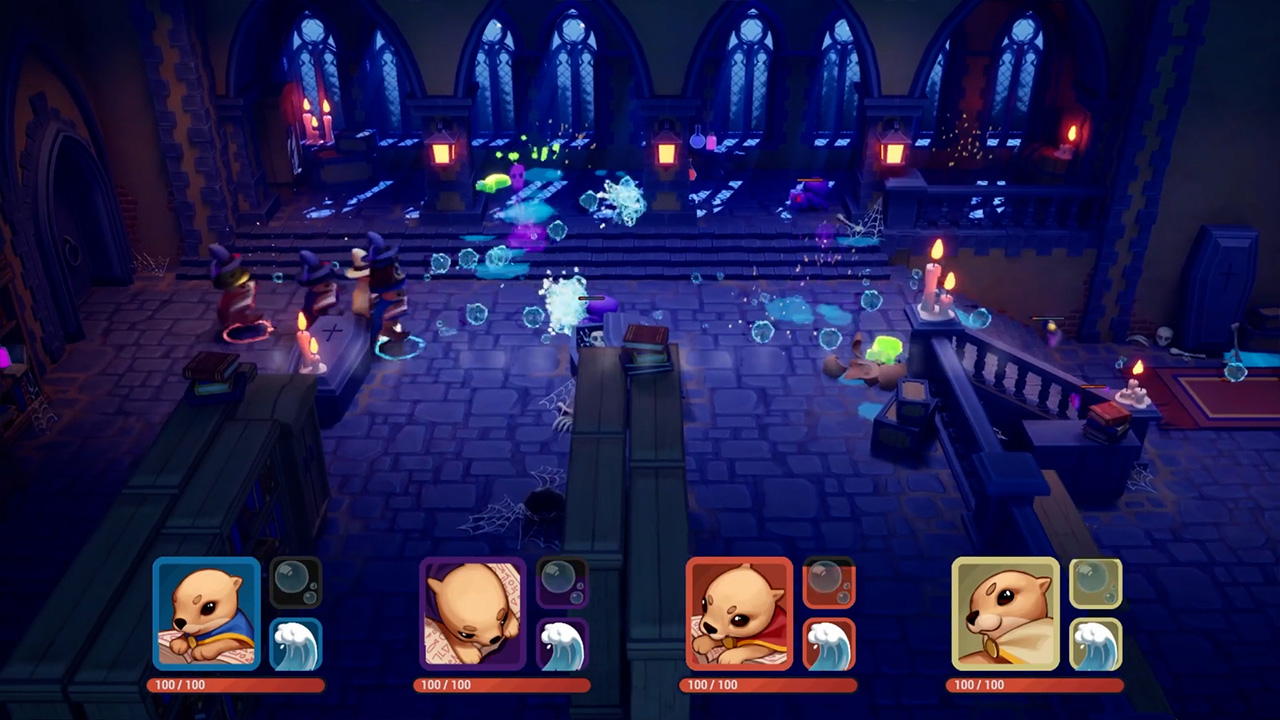This screenshot has height=720, width=1280.
Task: Select the red otter's wave spell icon
Action: (830, 643)
